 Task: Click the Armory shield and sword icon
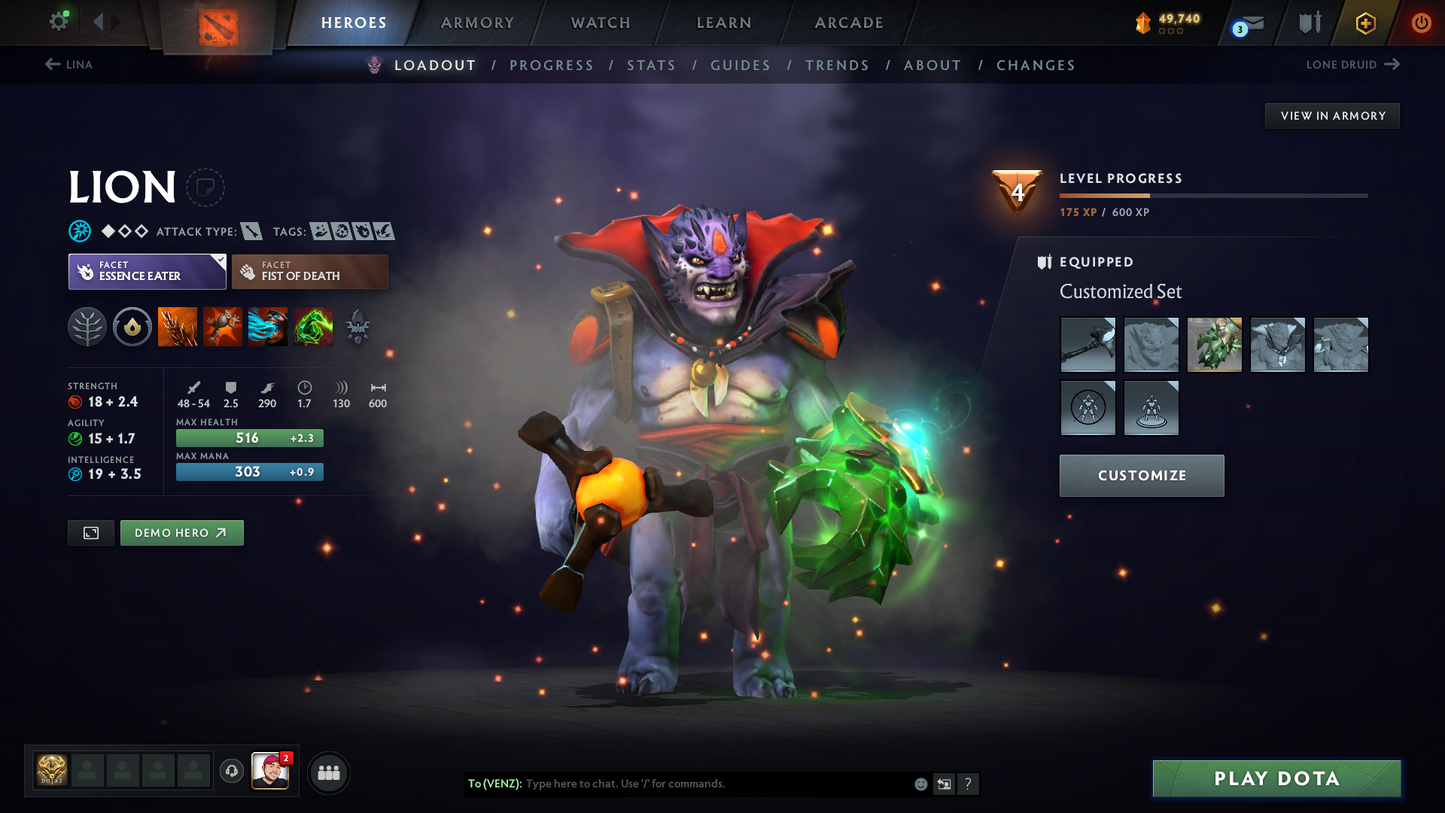click(x=1310, y=22)
